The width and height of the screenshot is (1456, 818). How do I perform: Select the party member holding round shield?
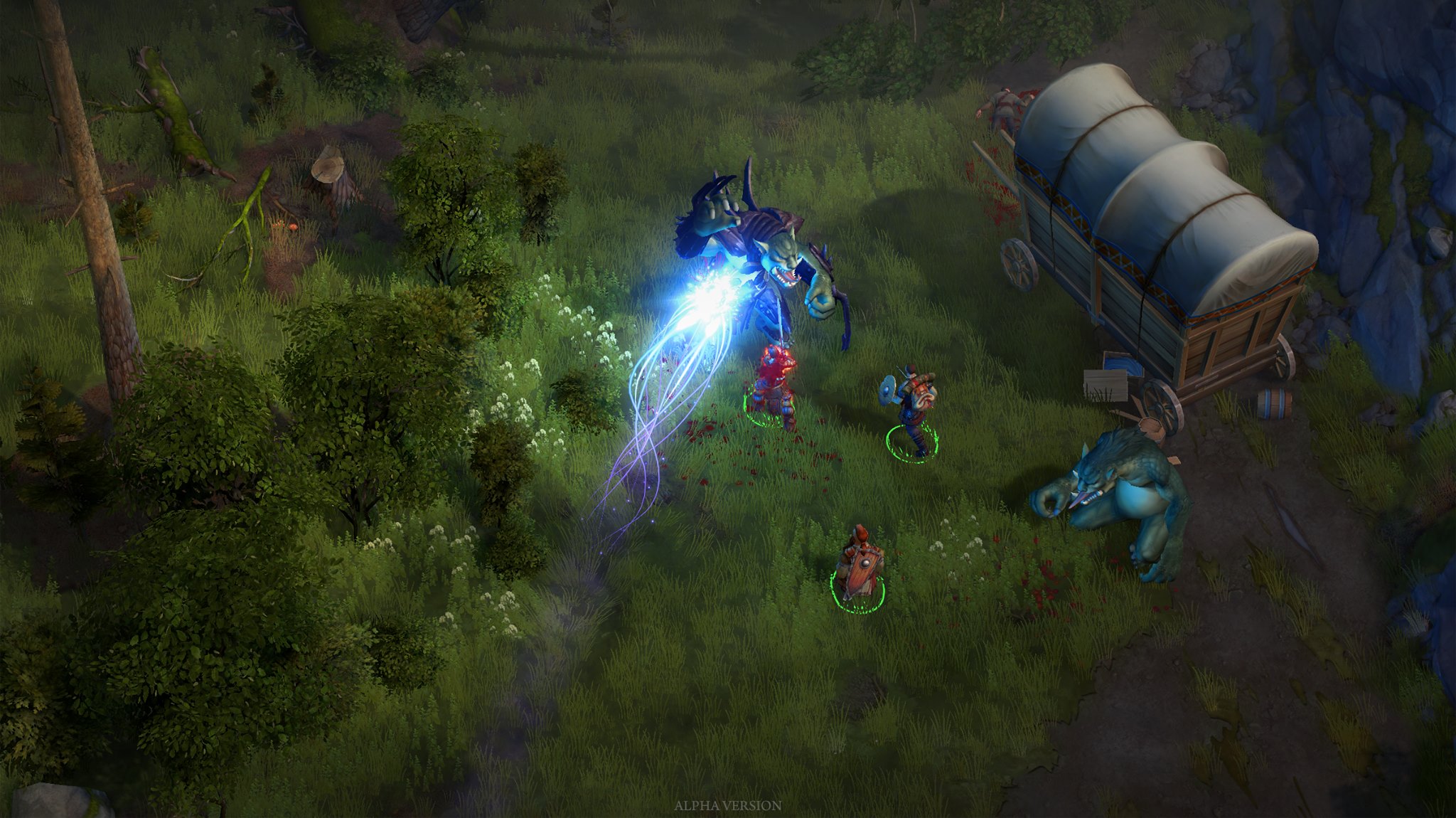(913, 413)
